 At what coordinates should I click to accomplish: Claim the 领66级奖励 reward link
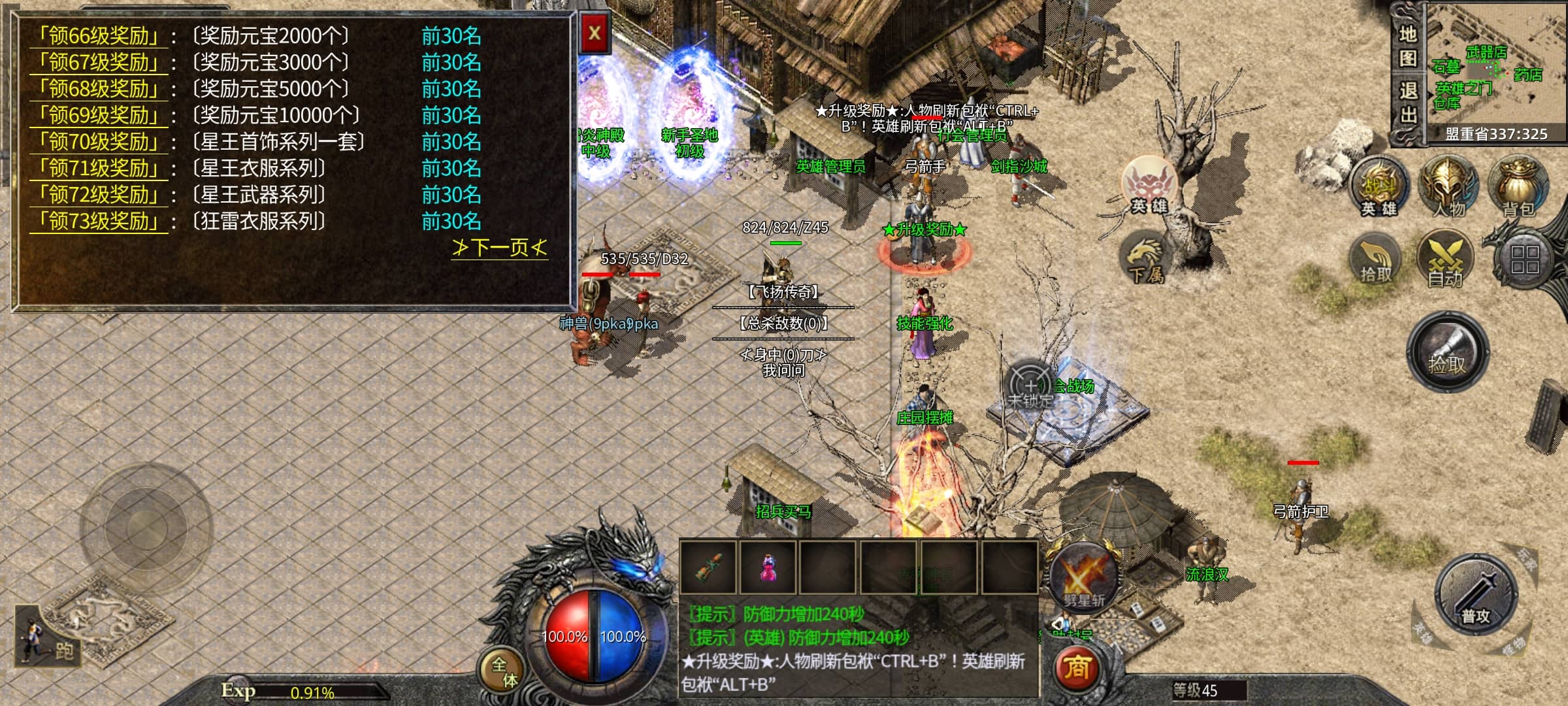99,36
